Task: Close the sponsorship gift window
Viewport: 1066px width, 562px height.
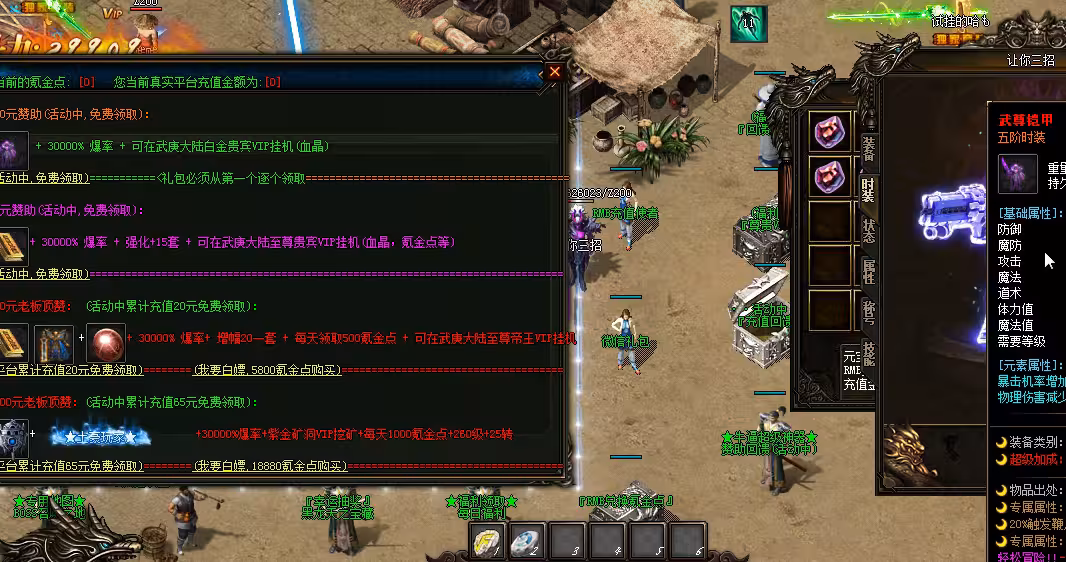Action: click(x=554, y=72)
